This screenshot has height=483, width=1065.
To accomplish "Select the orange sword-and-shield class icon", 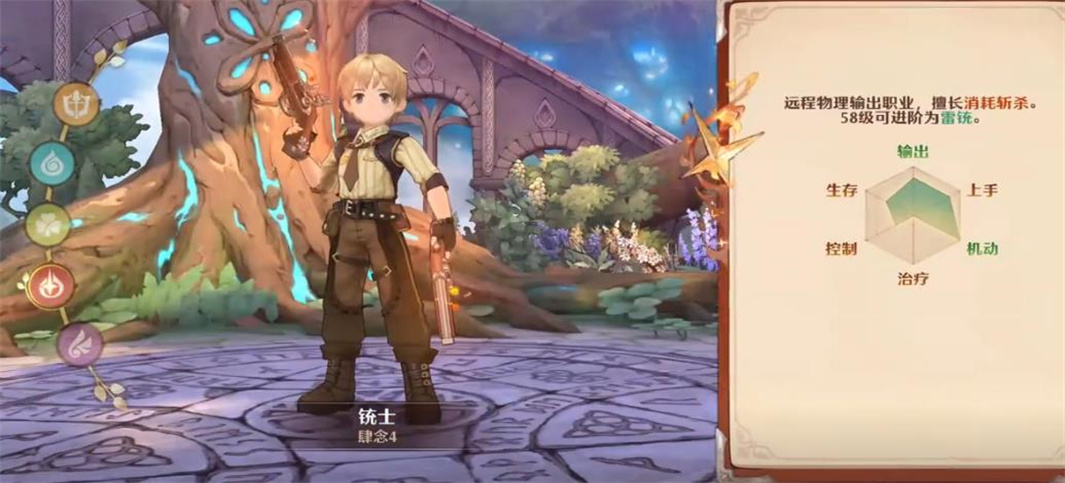I will [x=76, y=103].
